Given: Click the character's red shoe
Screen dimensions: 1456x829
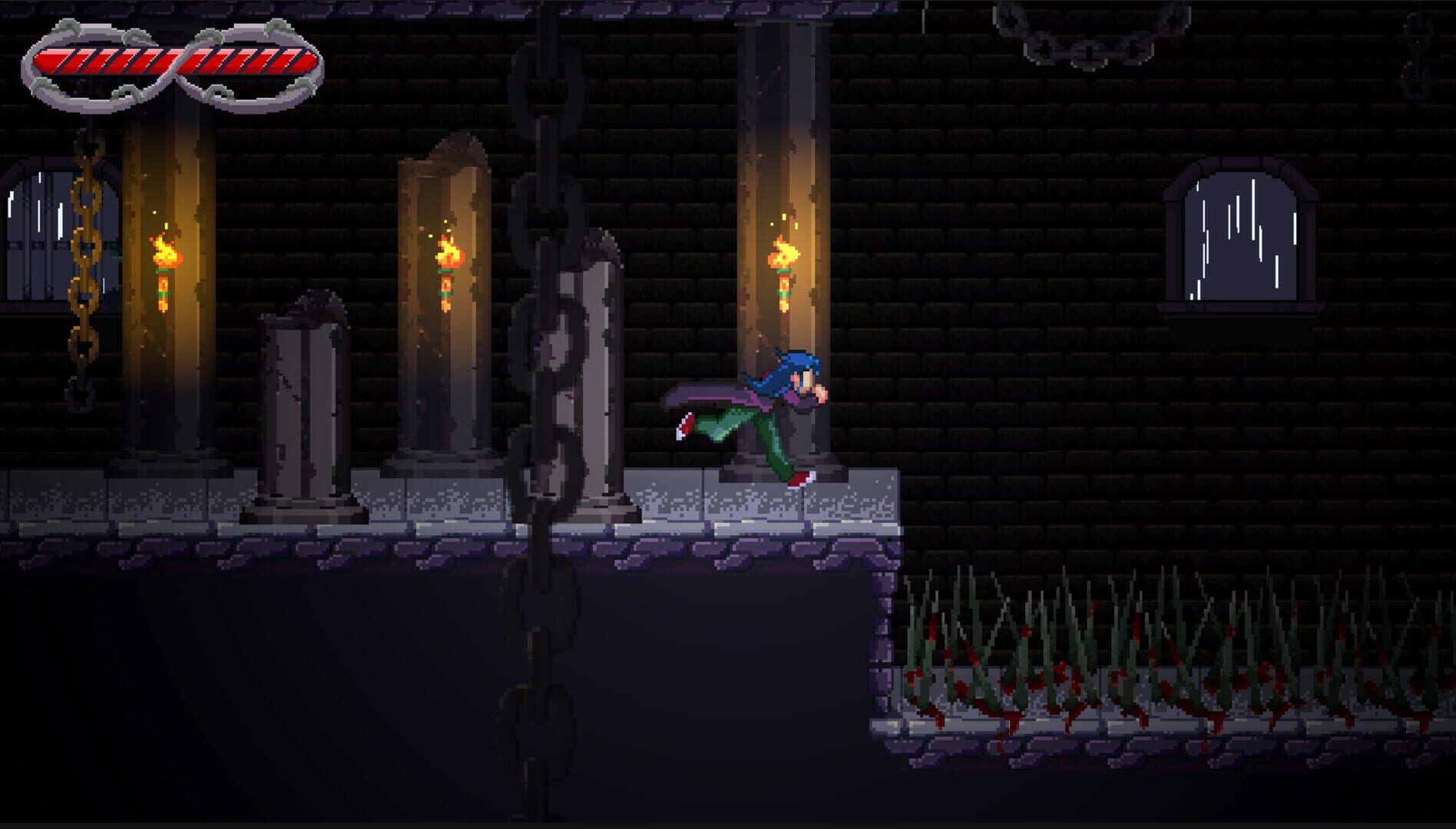Looking at the screenshot, I should coord(799,477).
